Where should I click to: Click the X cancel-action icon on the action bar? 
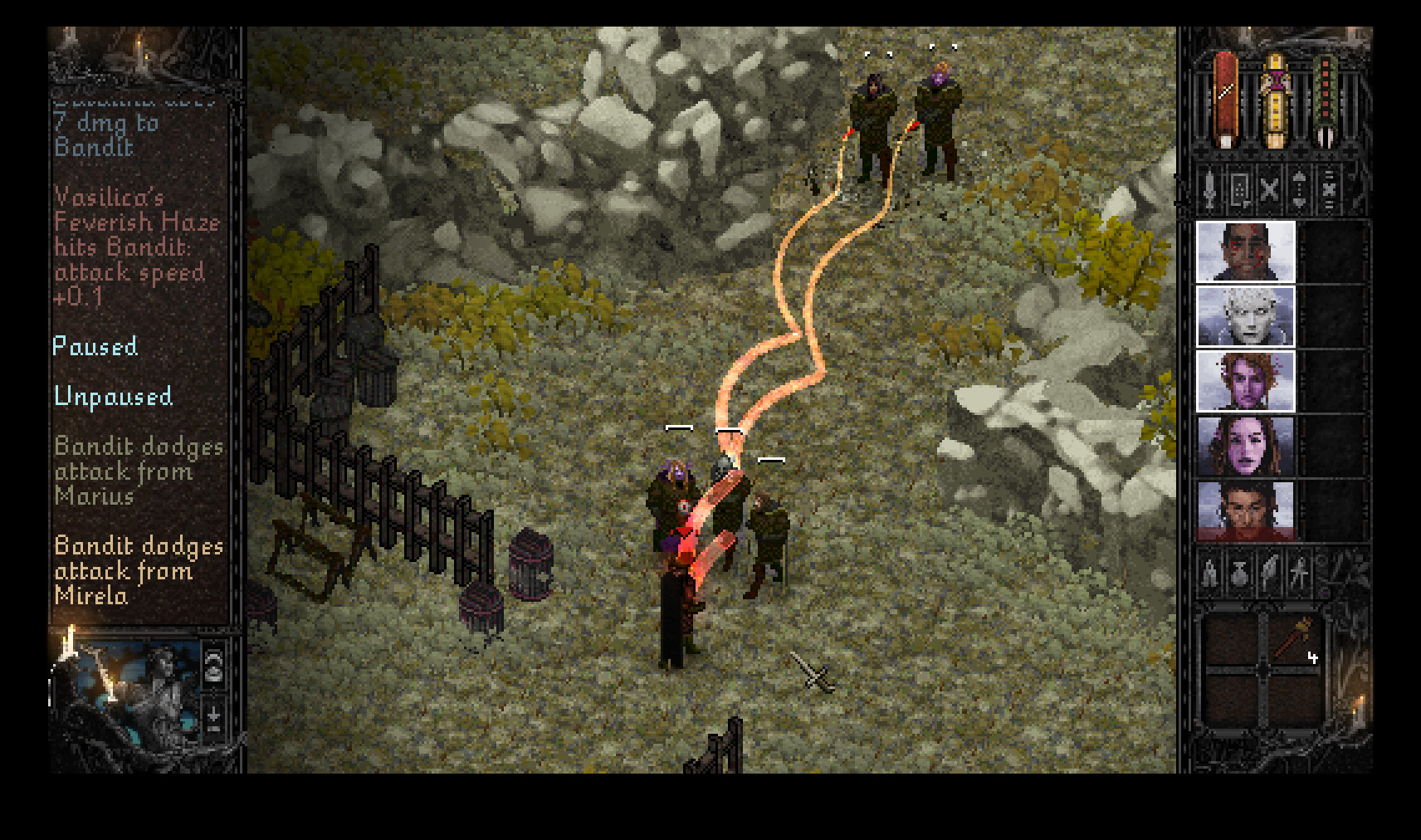tap(1268, 190)
